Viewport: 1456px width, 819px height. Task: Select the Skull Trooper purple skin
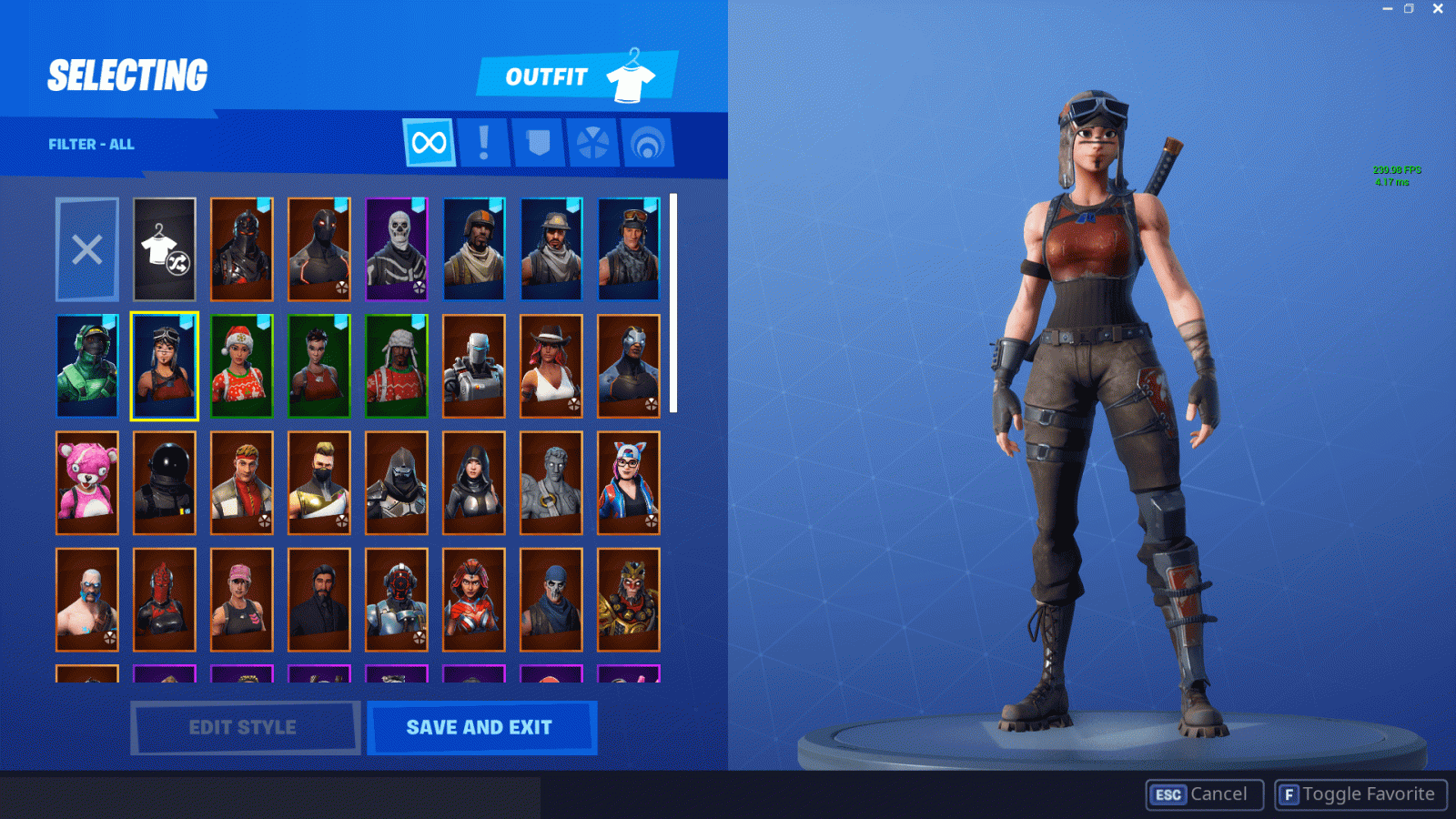(x=396, y=248)
